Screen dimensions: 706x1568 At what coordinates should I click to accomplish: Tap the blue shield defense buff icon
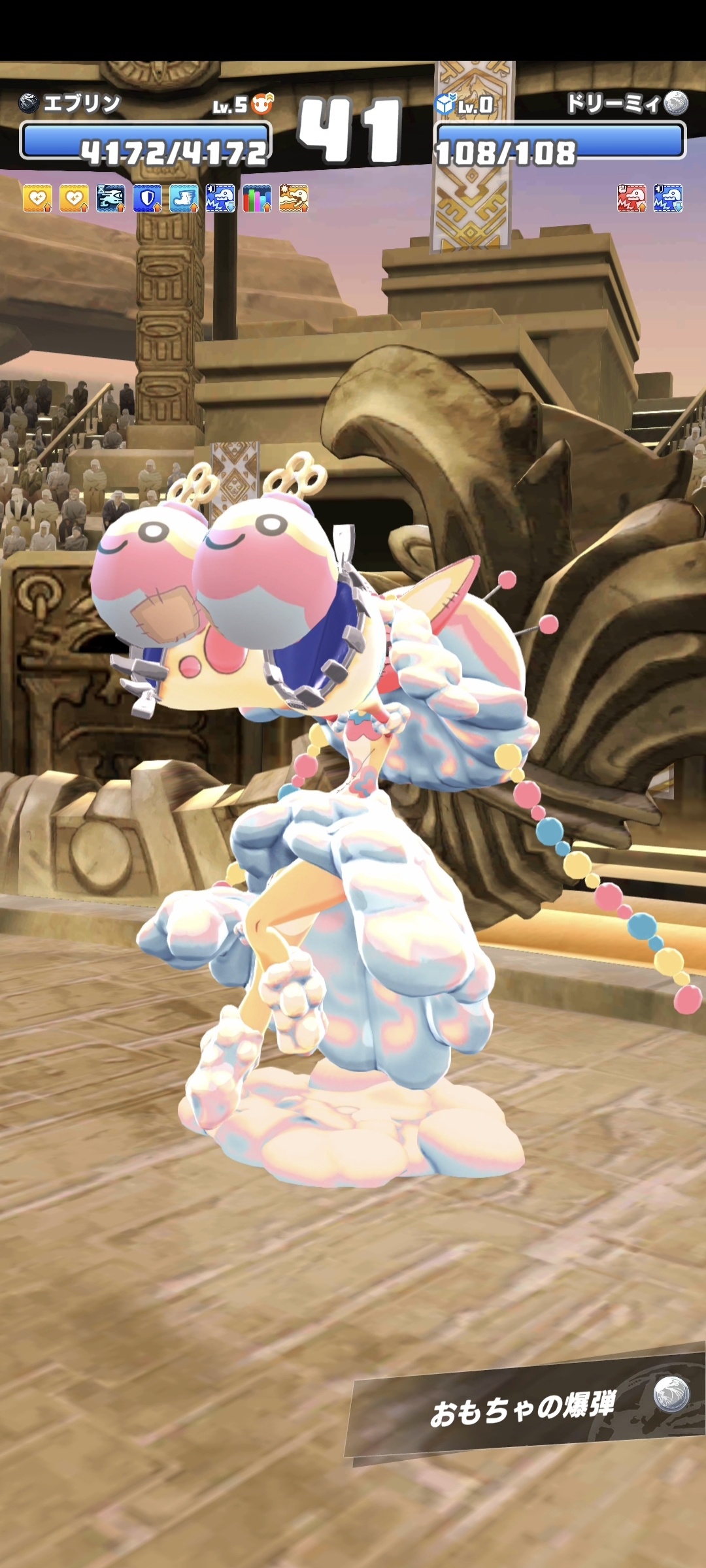[147, 198]
